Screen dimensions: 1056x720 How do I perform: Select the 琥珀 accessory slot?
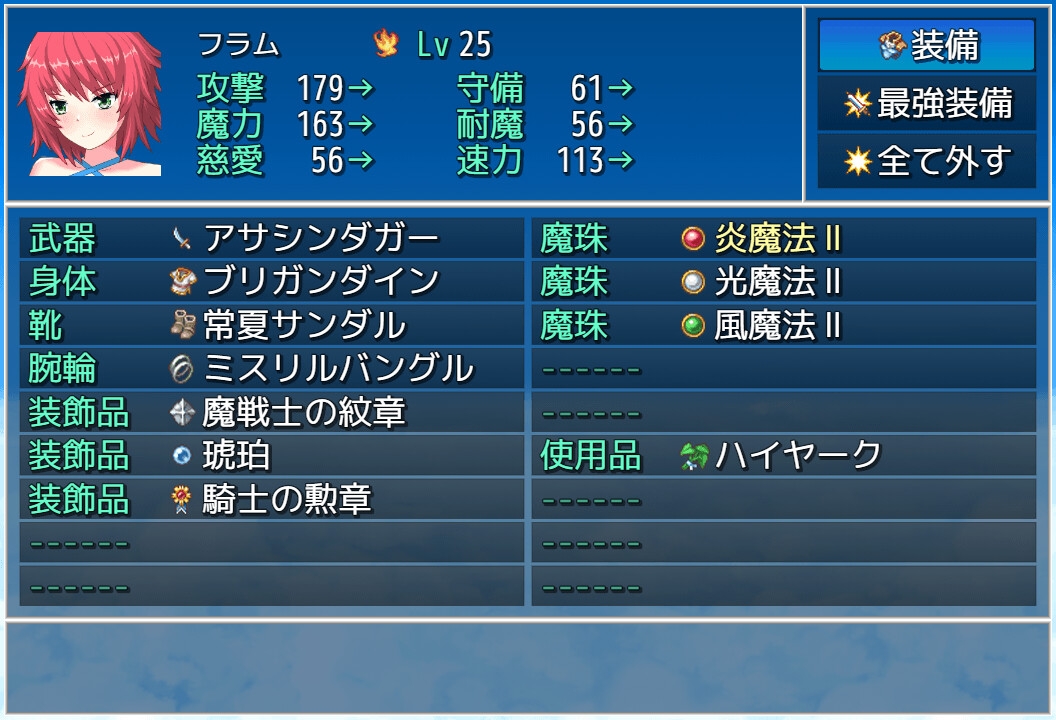pos(271,456)
